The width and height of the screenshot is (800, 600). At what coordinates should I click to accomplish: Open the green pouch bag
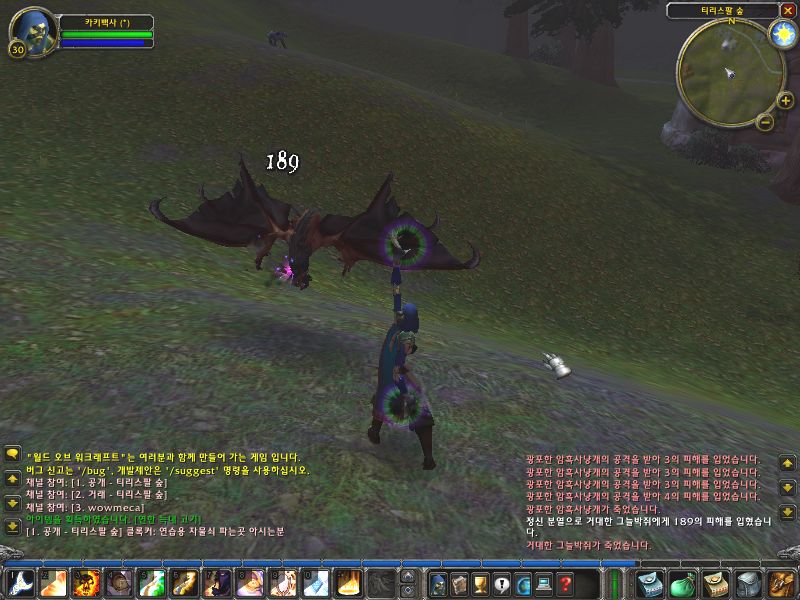683,583
